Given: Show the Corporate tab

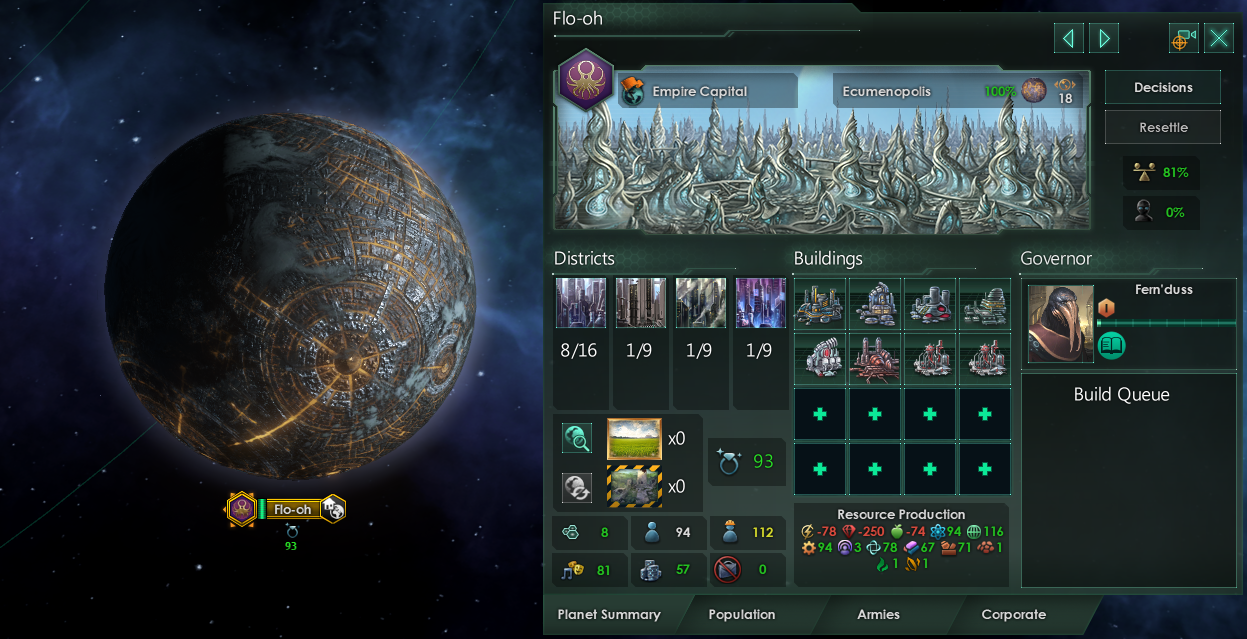Looking at the screenshot, I should click(1013, 615).
